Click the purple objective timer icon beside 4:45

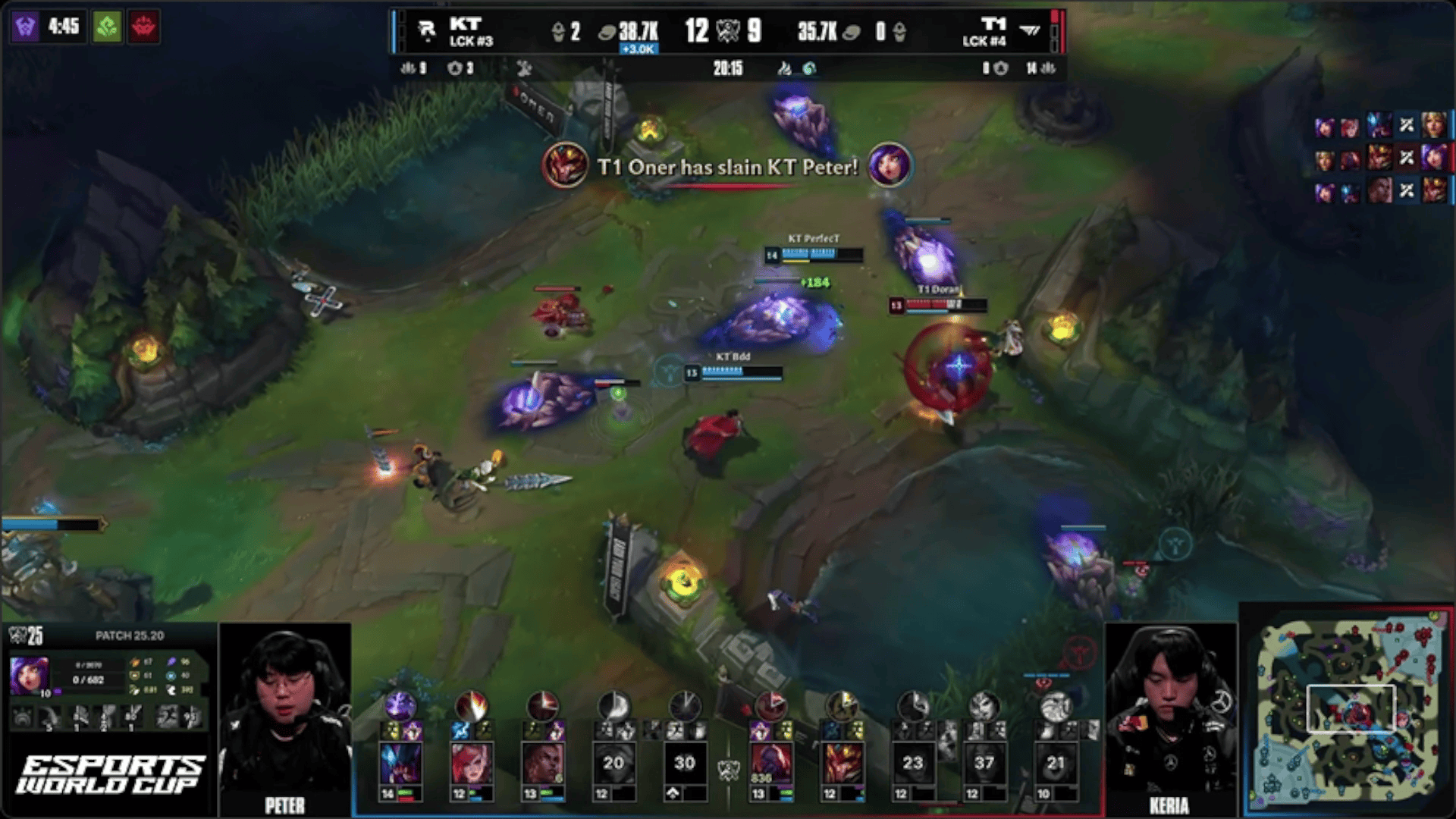pos(25,27)
